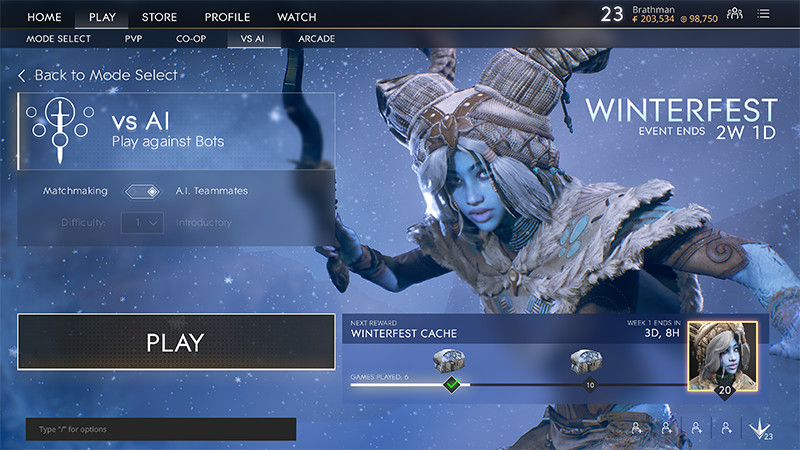Toggle Matchmaking / A.I. Teammates switch
800x450 pixels.
(x=141, y=191)
